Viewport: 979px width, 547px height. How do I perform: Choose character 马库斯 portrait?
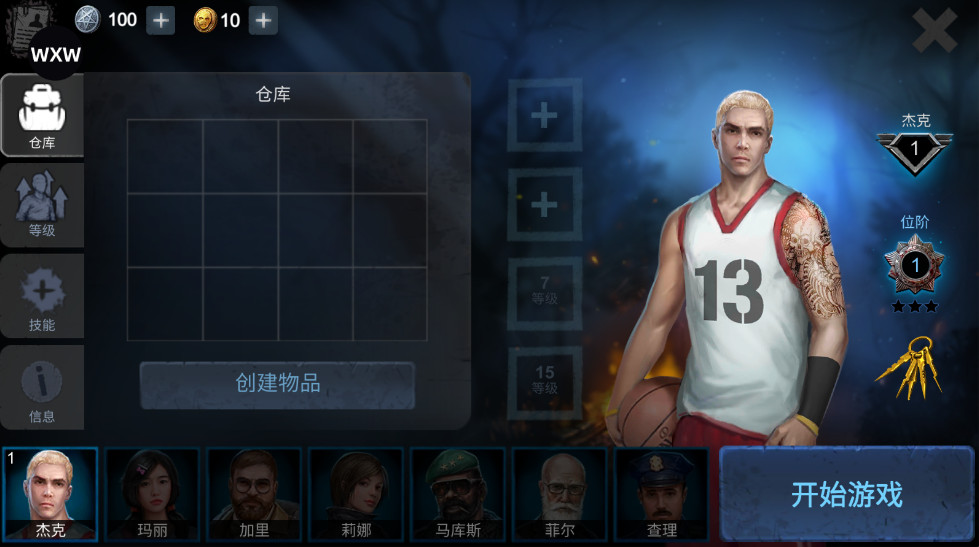click(458, 494)
